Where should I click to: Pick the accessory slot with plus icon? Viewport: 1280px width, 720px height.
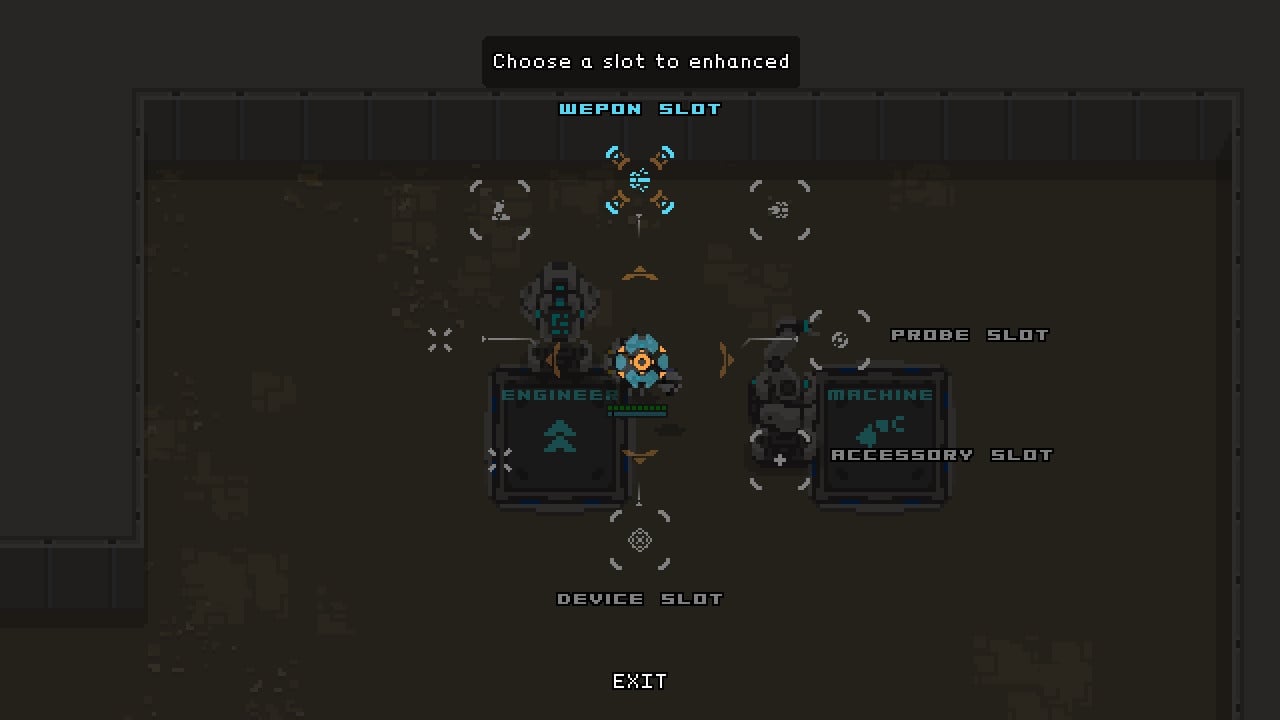780,460
